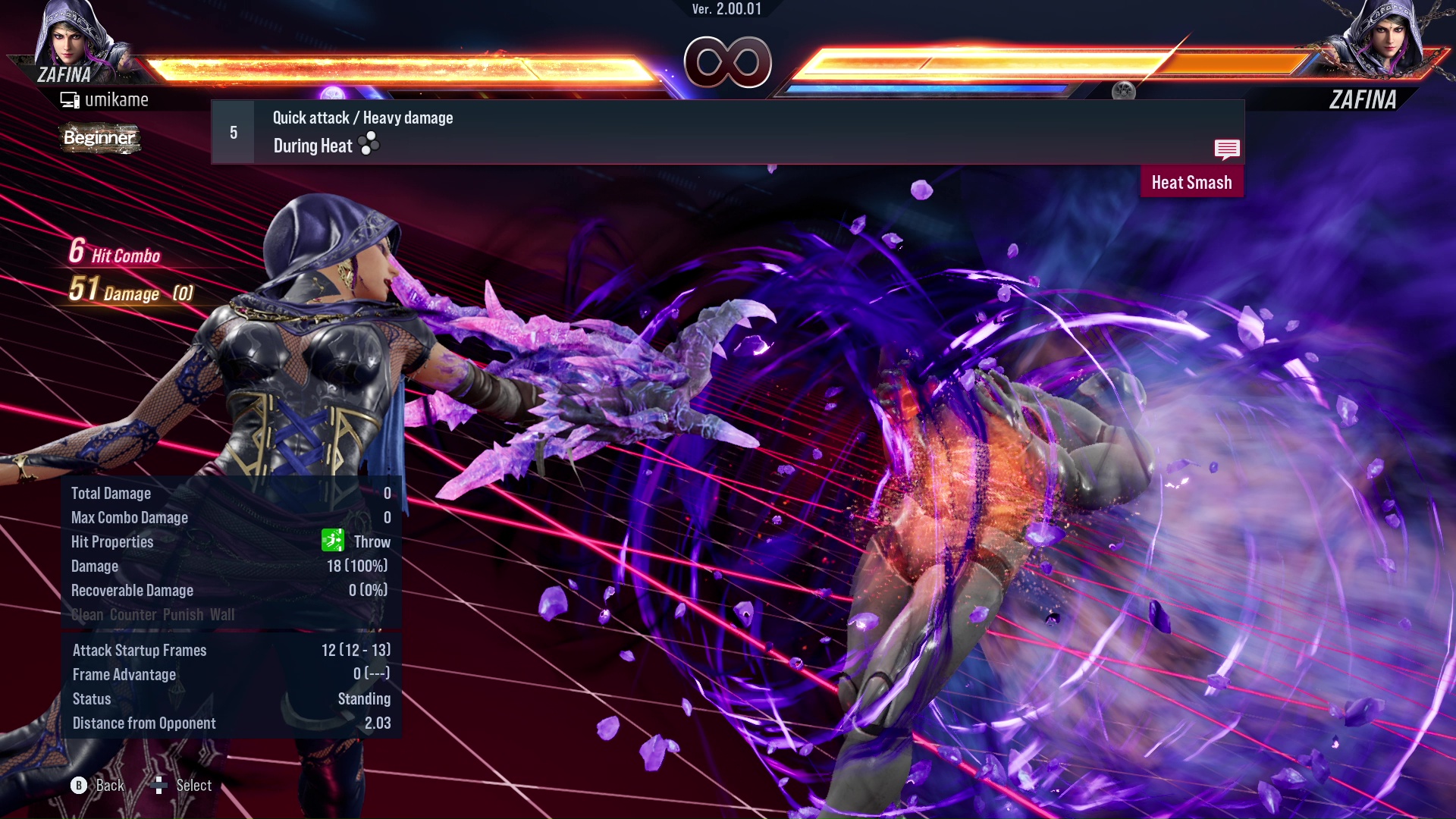This screenshot has height=819, width=1456.
Task: Open the comment bubble icon on the move entry
Action: point(1227,149)
